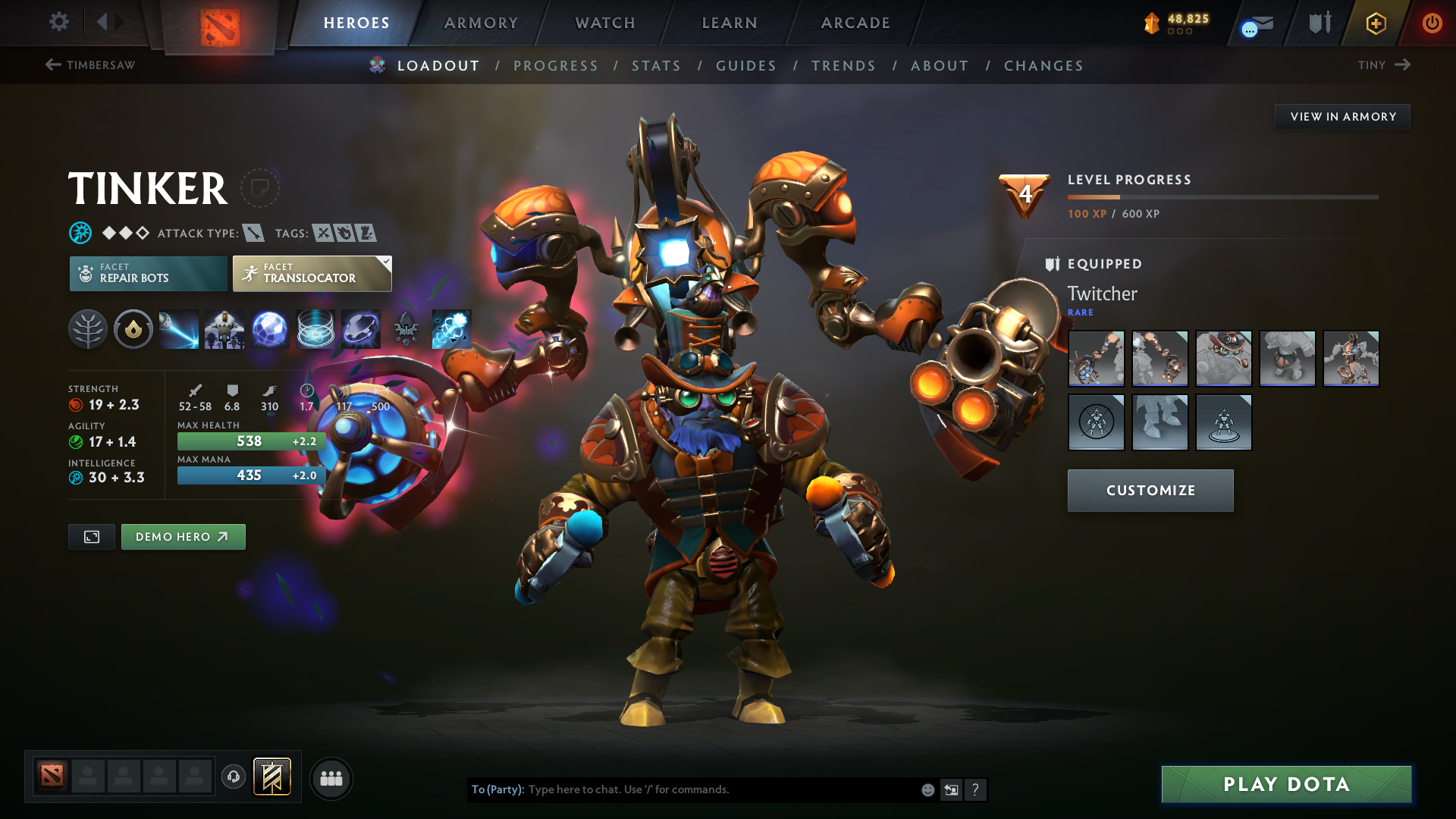Expand the Translocator facet dropdown arrow
This screenshot has width=1456, height=819.
(387, 262)
